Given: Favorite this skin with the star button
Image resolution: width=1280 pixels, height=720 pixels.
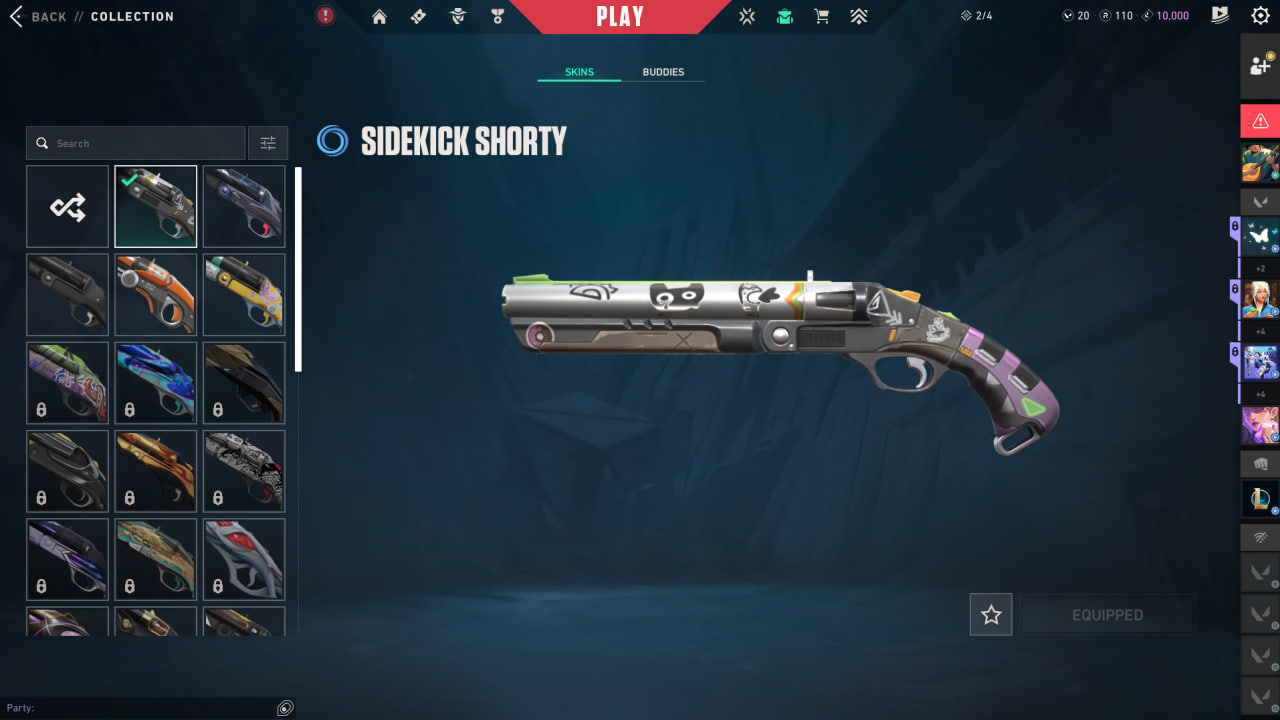Looking at the screenshot, I should [991, 615].
